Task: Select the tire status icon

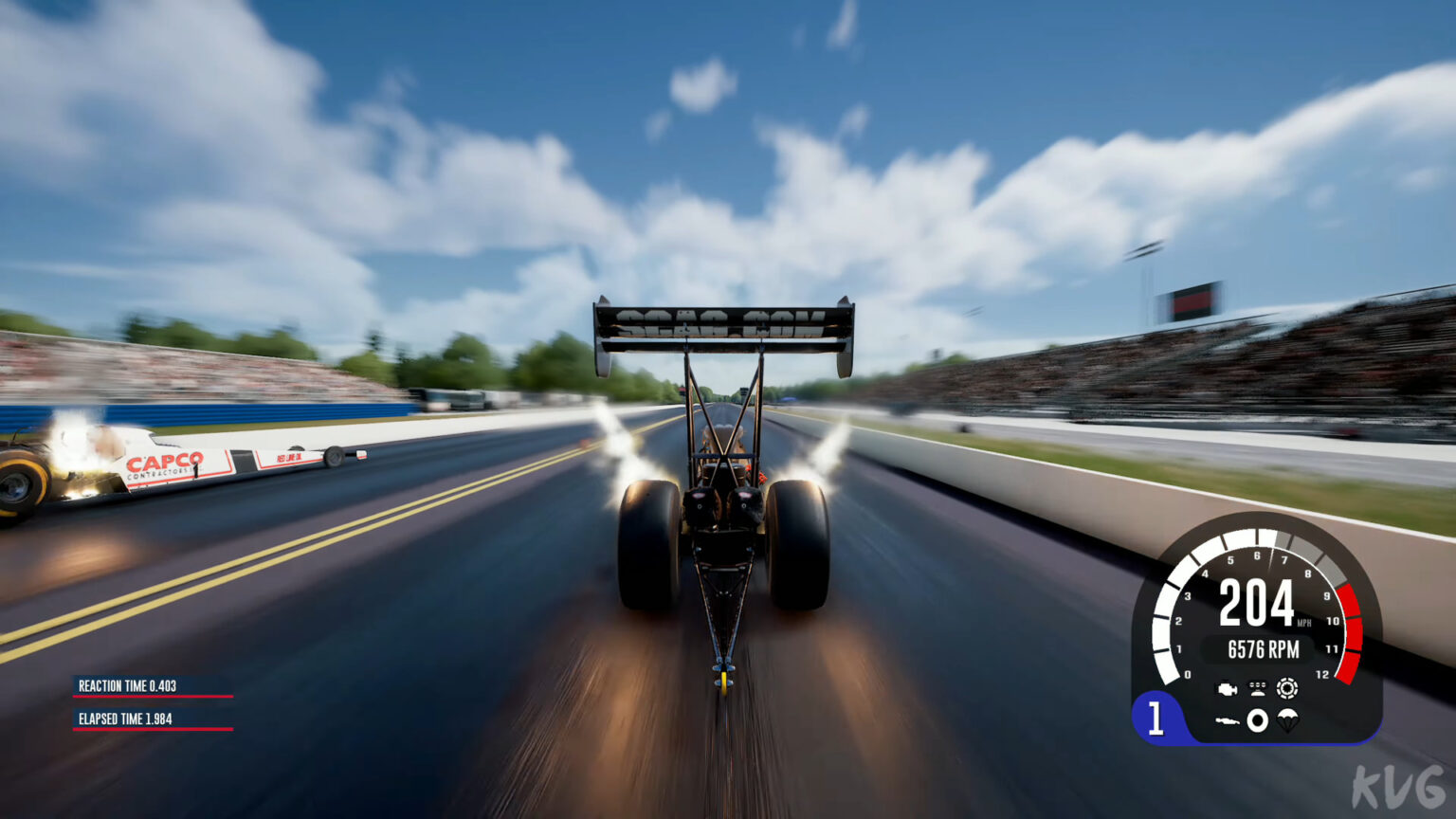Action: [x=1258, y=720]
